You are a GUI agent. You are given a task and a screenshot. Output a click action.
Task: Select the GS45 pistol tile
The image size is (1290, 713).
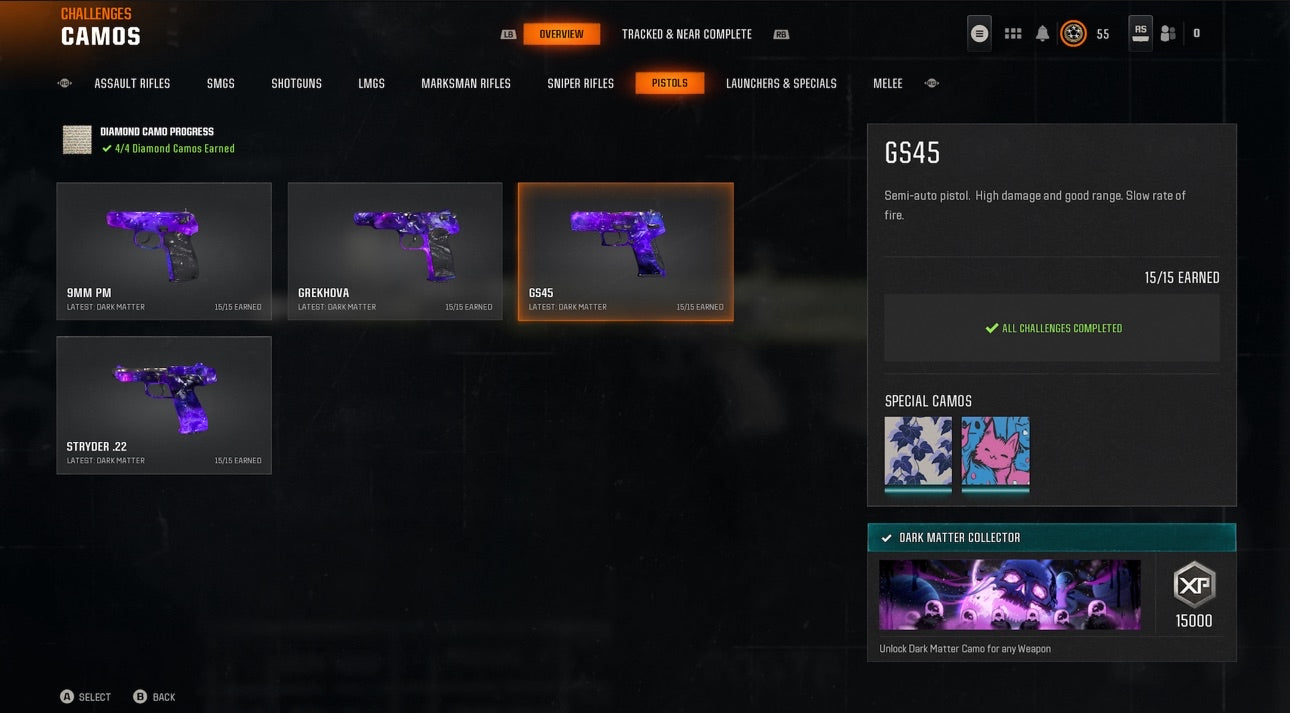tap(626, 251)
